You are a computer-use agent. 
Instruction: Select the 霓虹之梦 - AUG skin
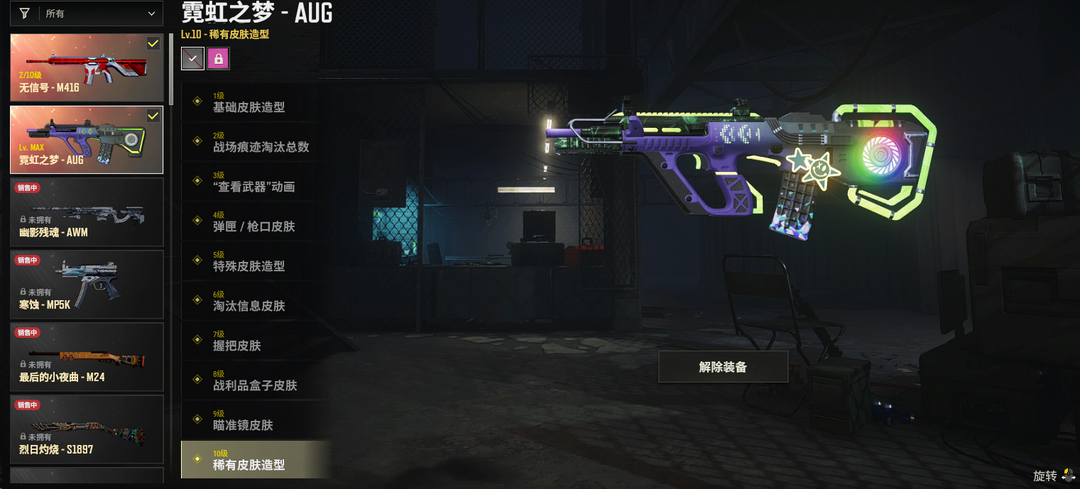click(87, 139)
